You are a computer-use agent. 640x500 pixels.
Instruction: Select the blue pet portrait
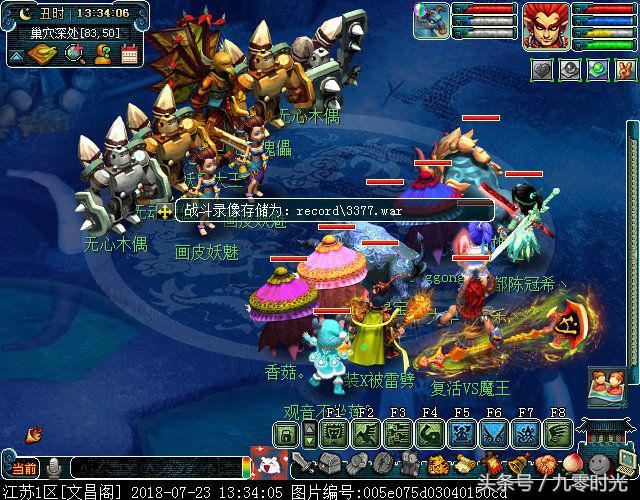coord(432,22)
